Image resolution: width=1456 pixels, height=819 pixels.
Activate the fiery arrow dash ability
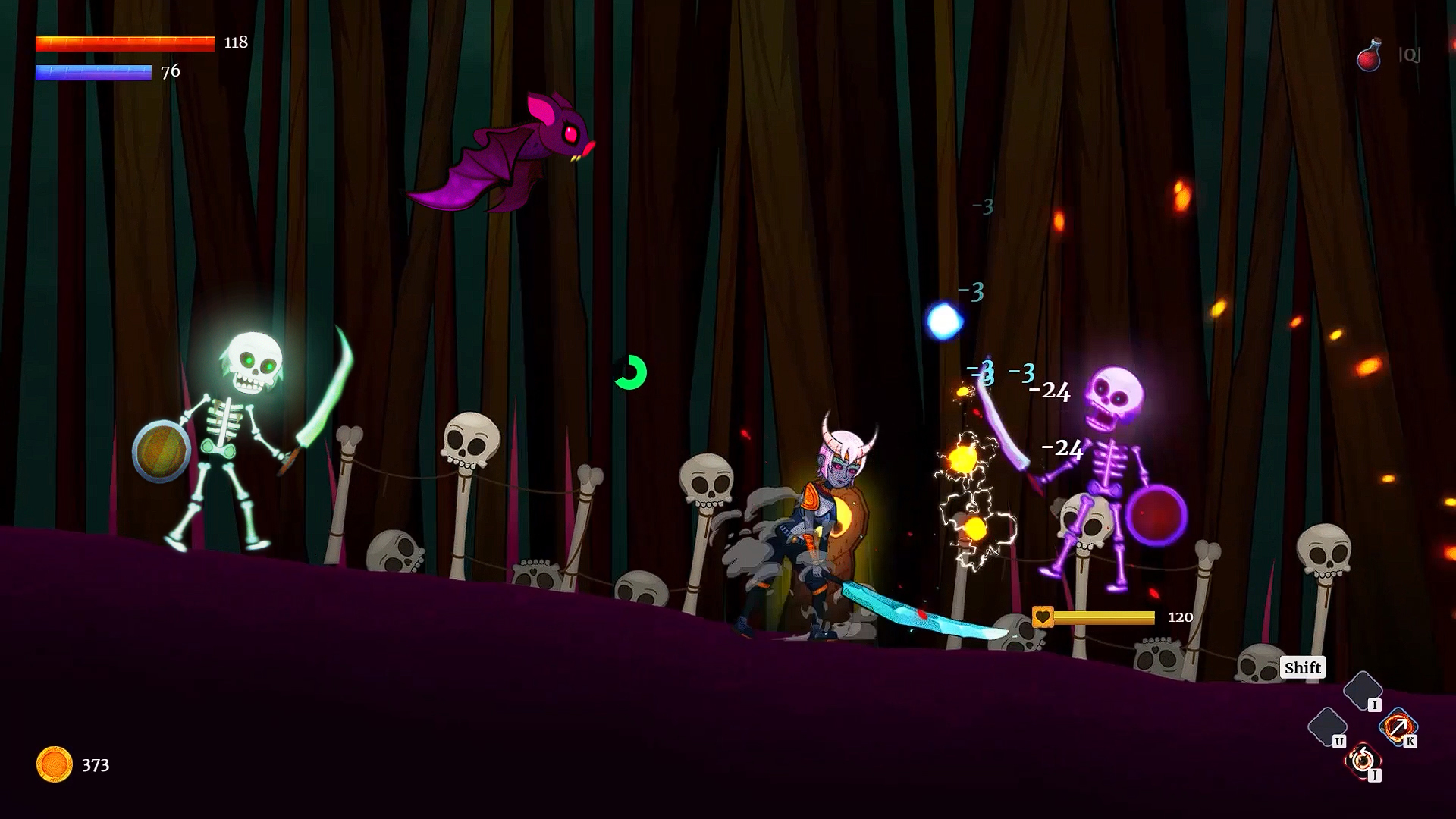click(x=1397, y=726)
